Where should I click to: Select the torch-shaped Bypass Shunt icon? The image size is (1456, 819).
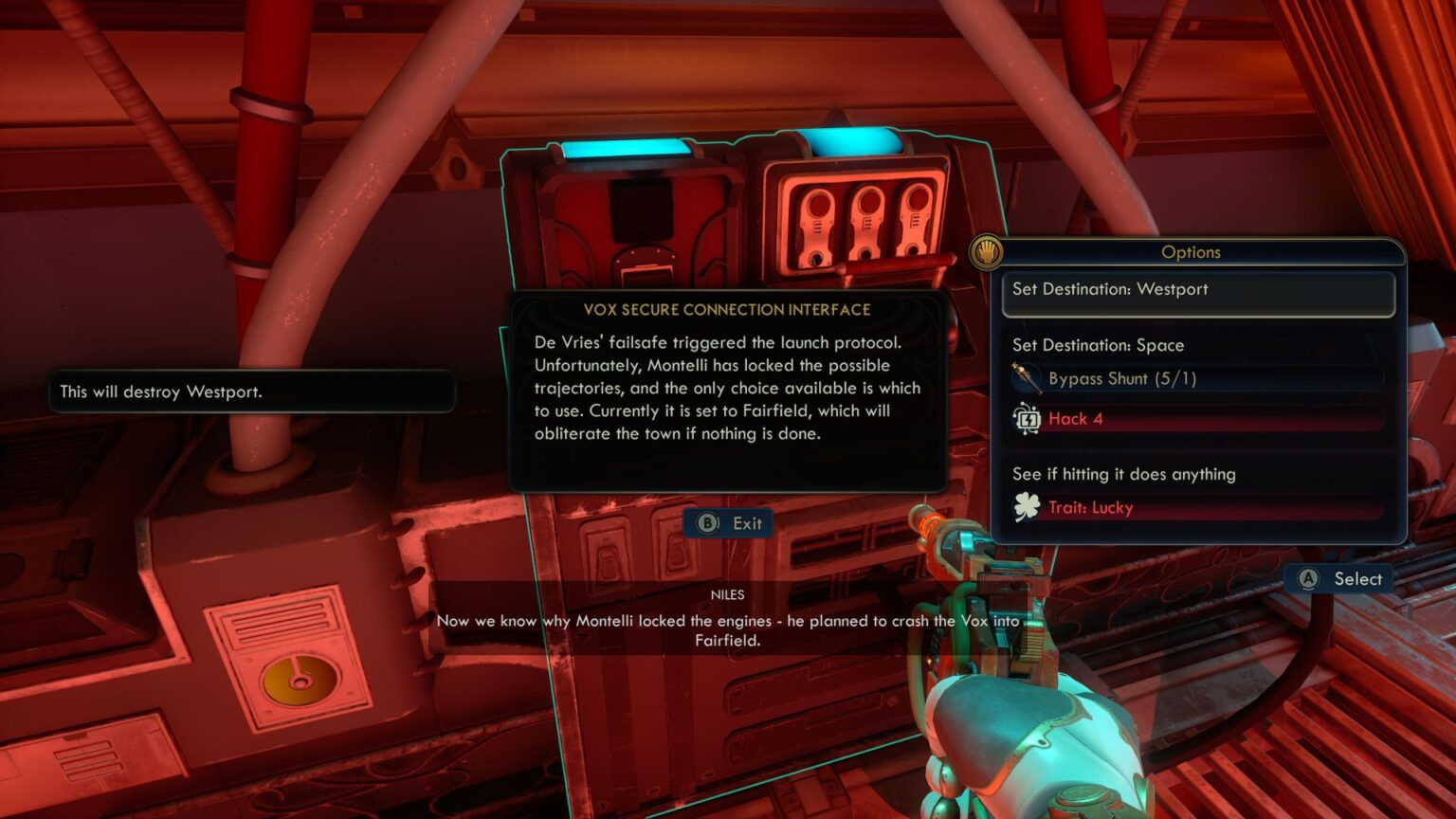pyautogui.click(x=1028, y=376)
